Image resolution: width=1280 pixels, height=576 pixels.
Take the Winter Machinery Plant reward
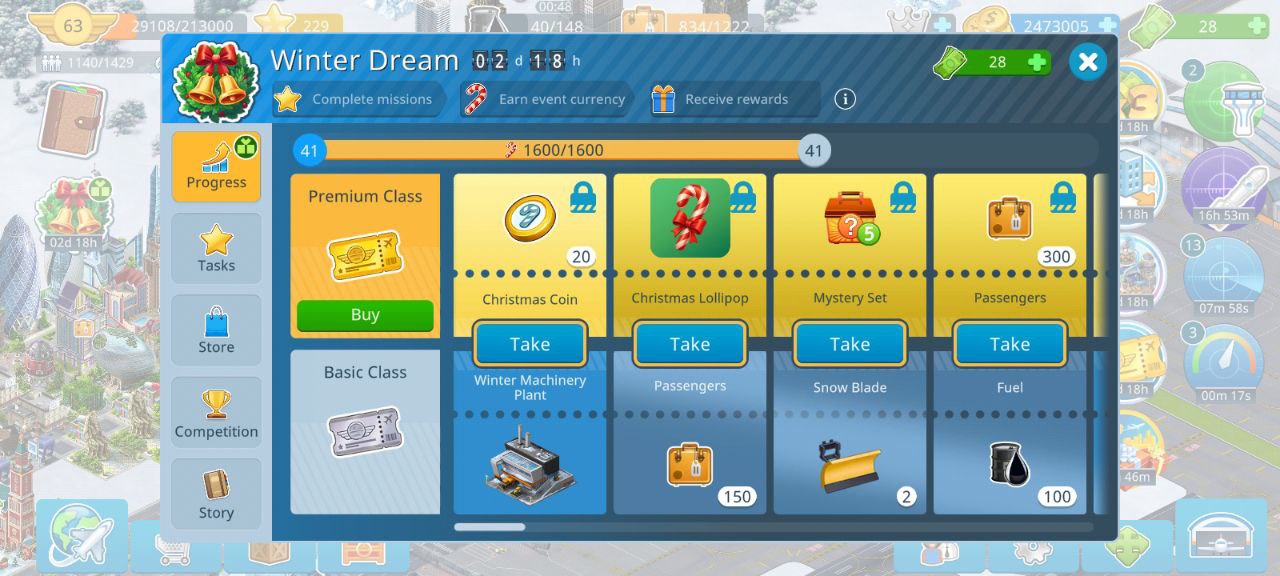[530, 344]
